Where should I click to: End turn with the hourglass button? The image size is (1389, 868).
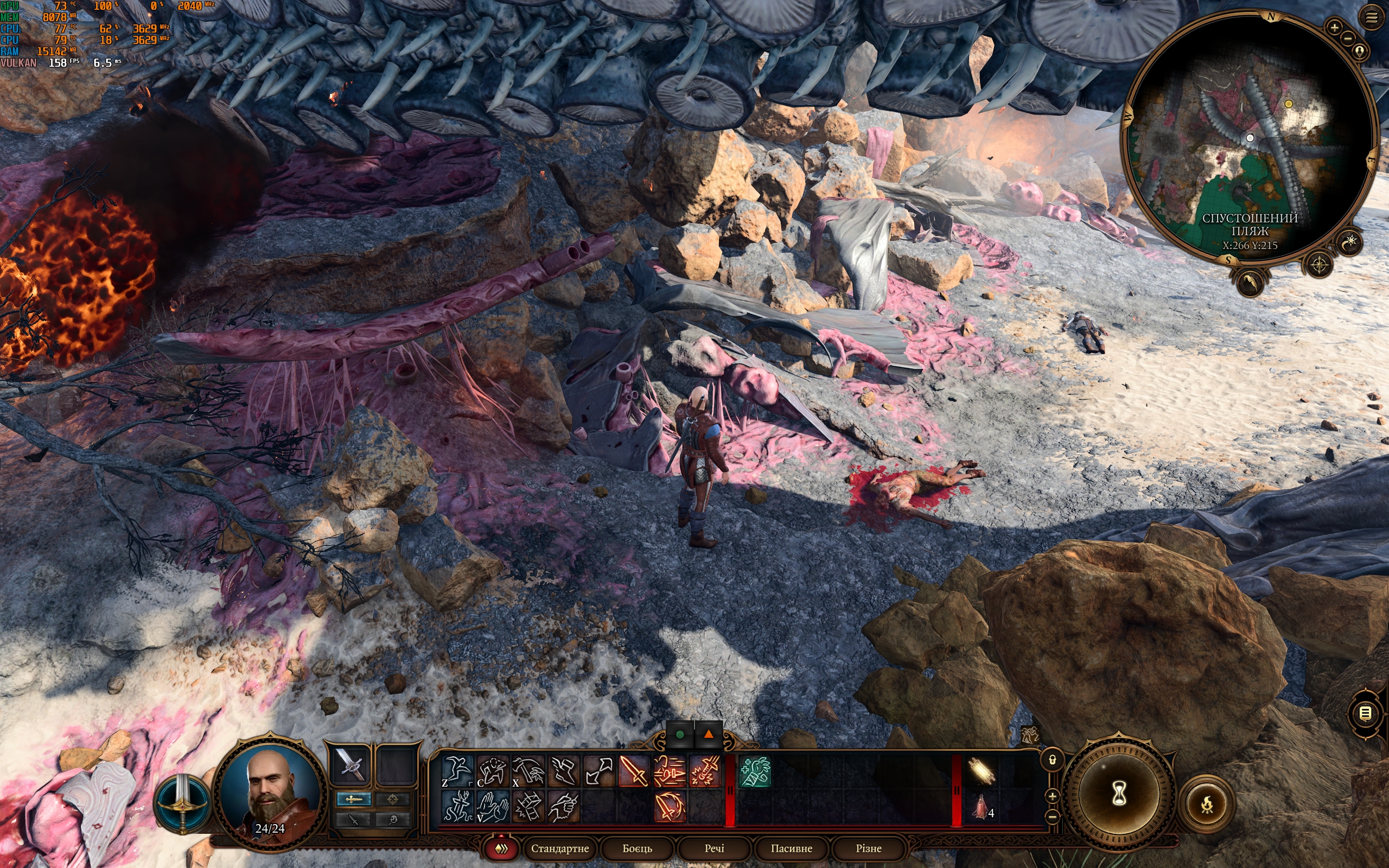(1118, 795)
